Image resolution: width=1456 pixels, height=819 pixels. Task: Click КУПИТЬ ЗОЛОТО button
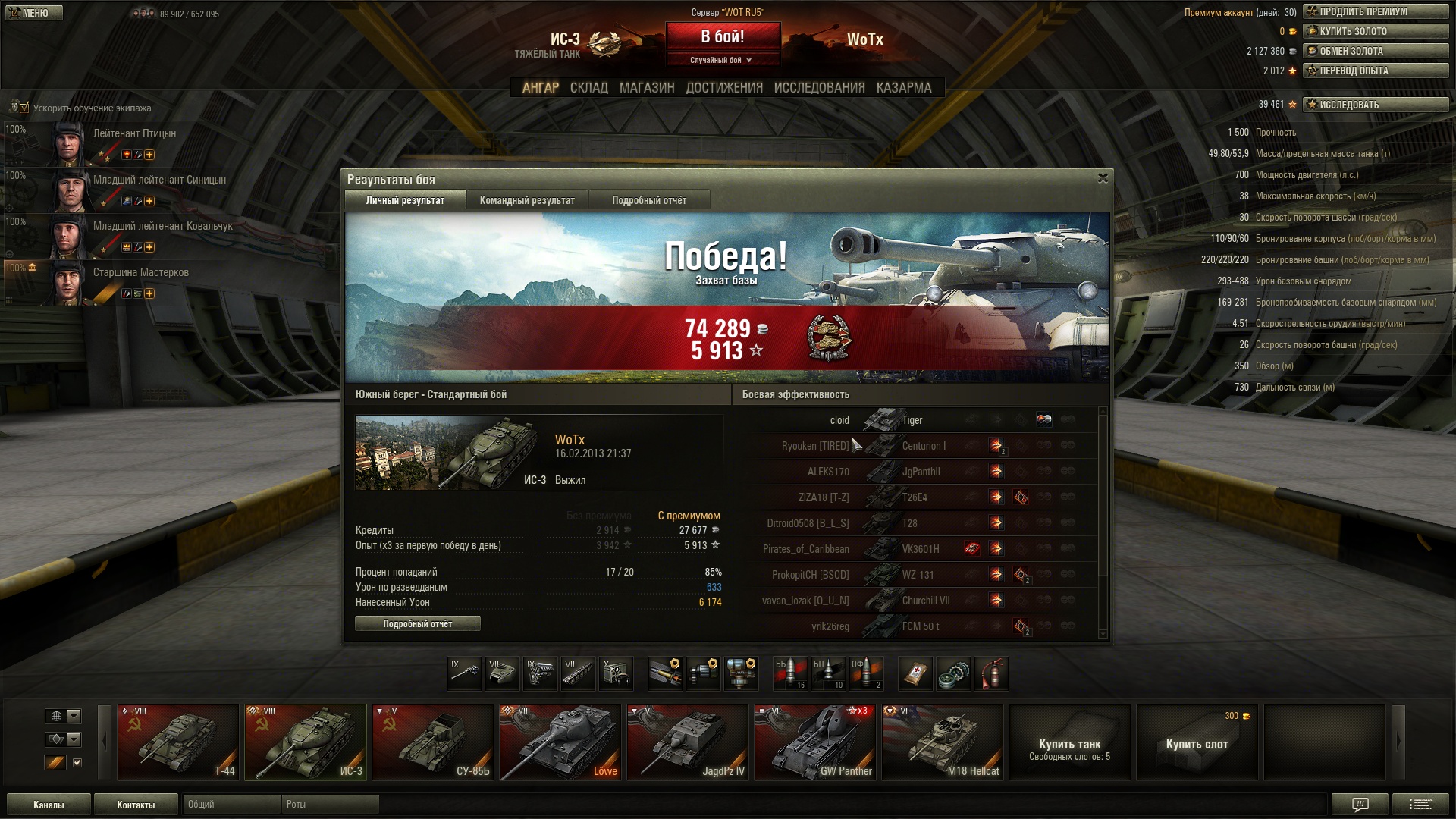1376,31
